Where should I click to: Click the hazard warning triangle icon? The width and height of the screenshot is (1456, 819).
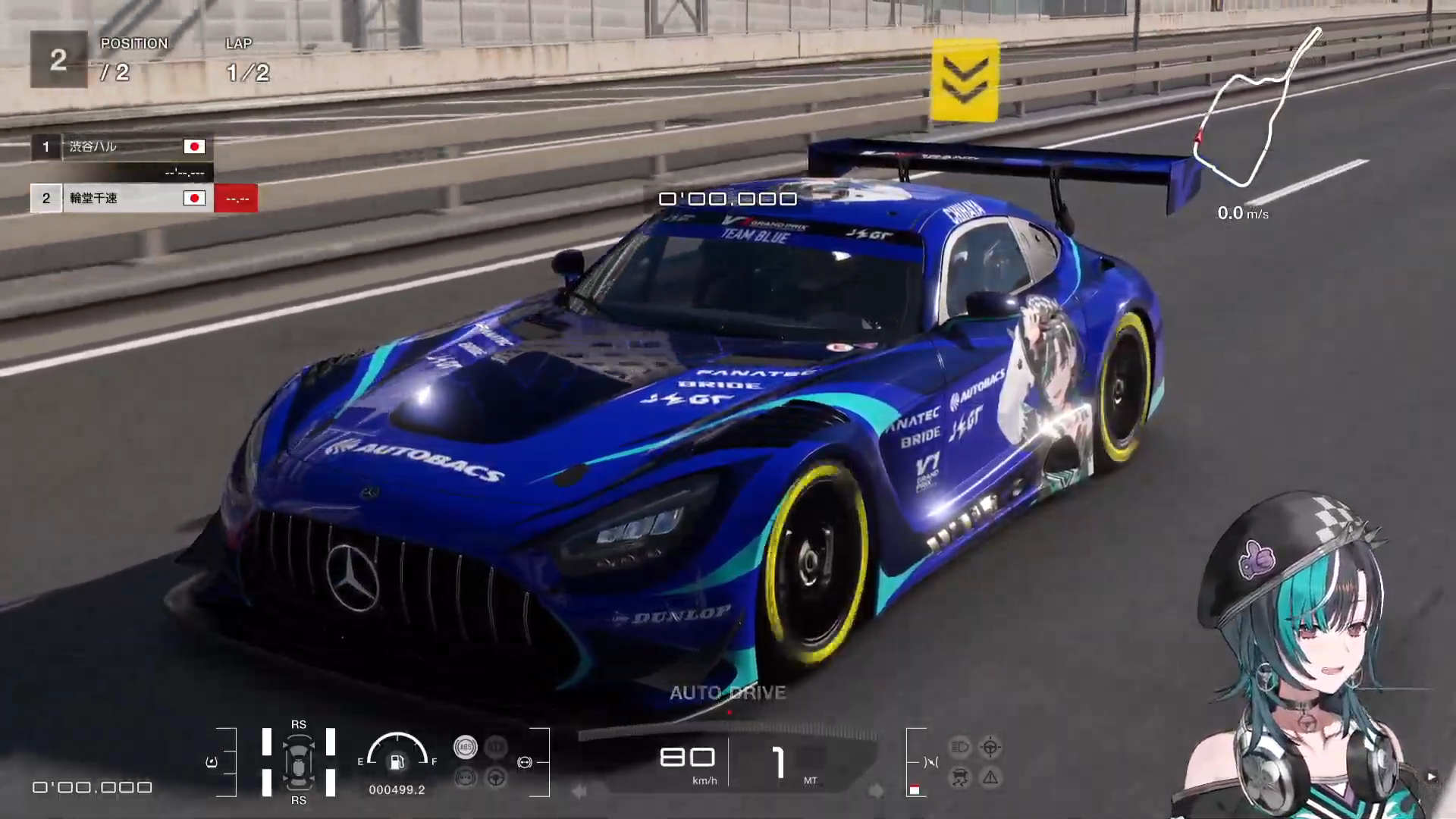click(990, 778)
